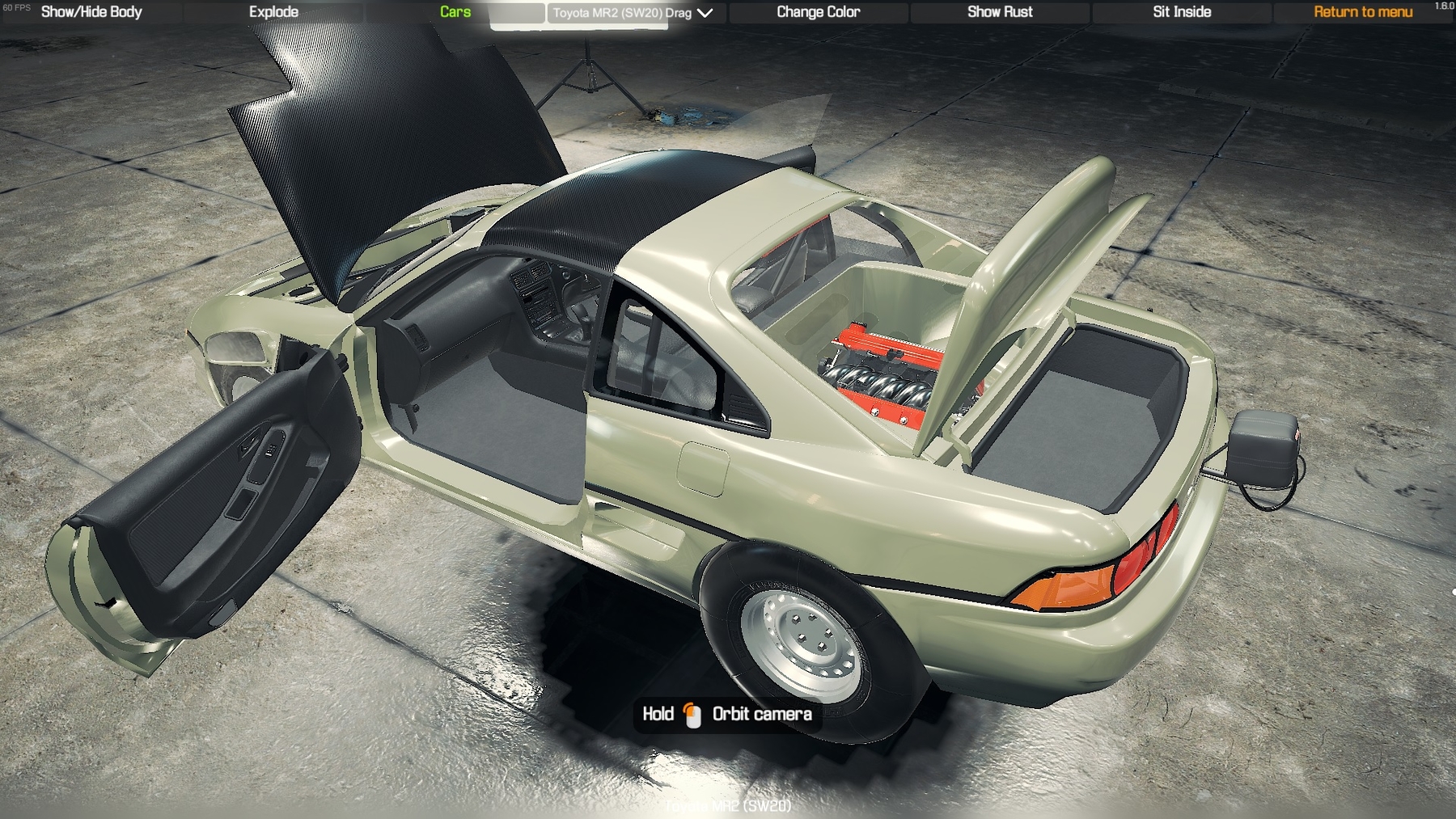1456x819 pixels.
Task: Return to menu
Action: (x=1362, y=12)
